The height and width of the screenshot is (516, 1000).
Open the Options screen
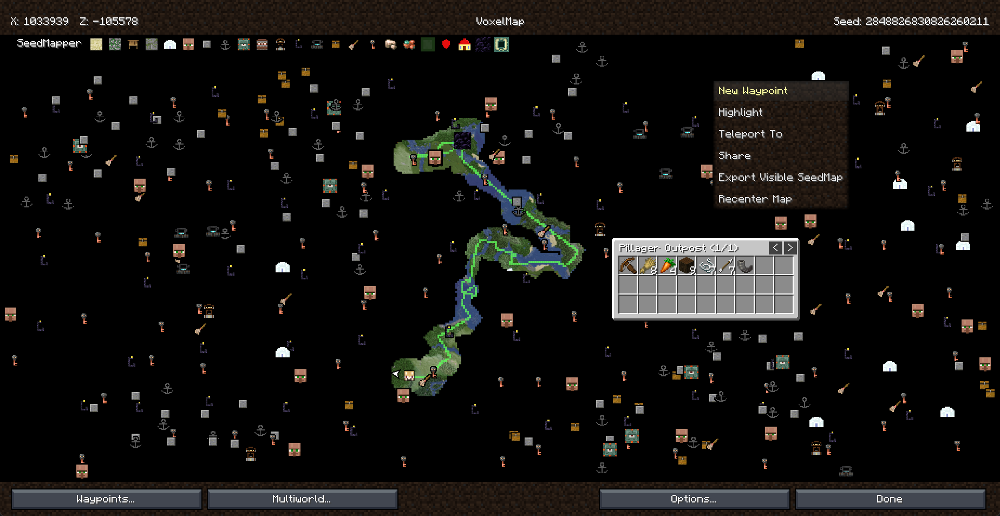point(694,498)
